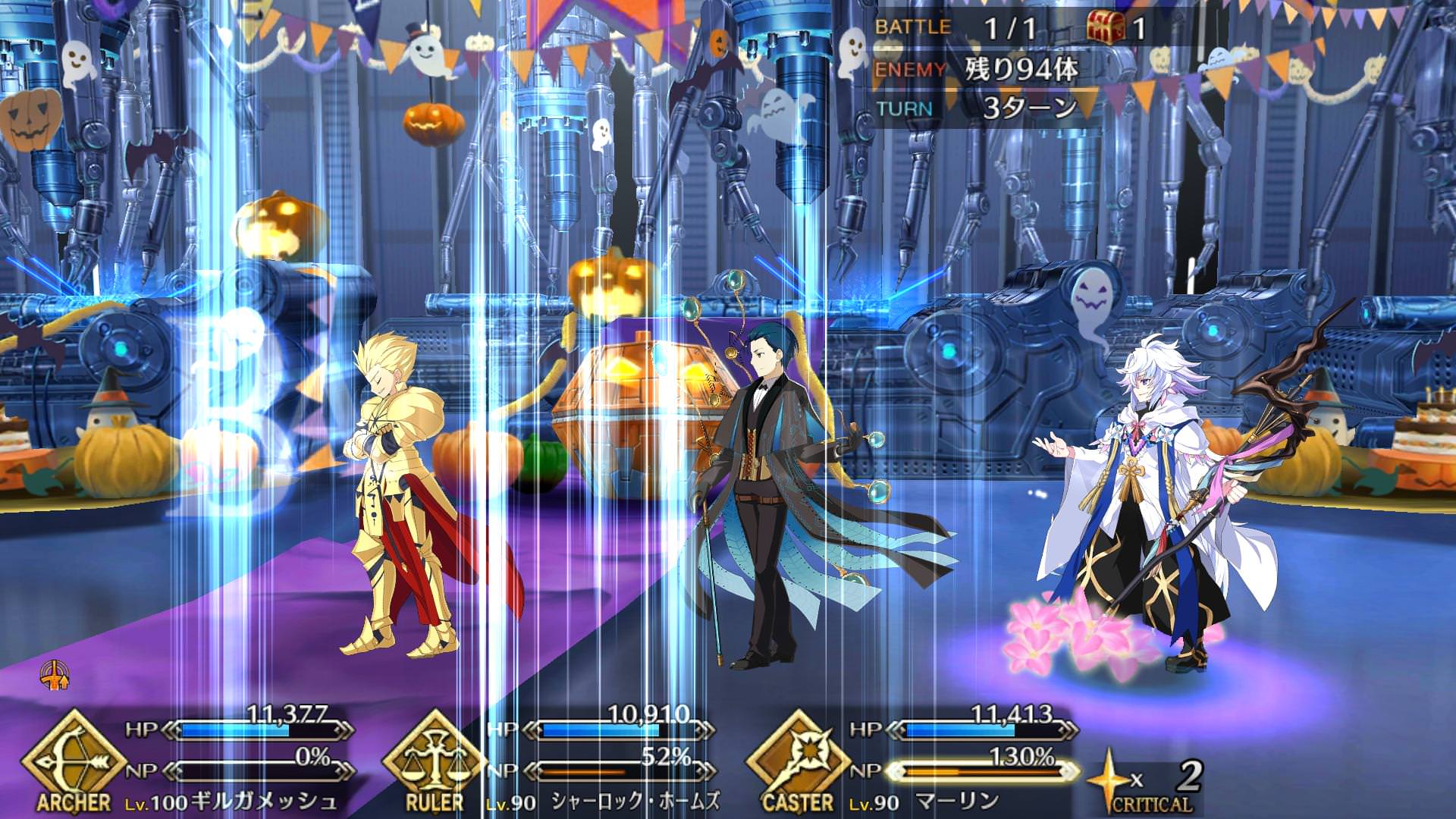This screenshot has width=1456, height=819.
Task: Select Gilgamesh's Archer class icon
Action: [x=73, y=759]
